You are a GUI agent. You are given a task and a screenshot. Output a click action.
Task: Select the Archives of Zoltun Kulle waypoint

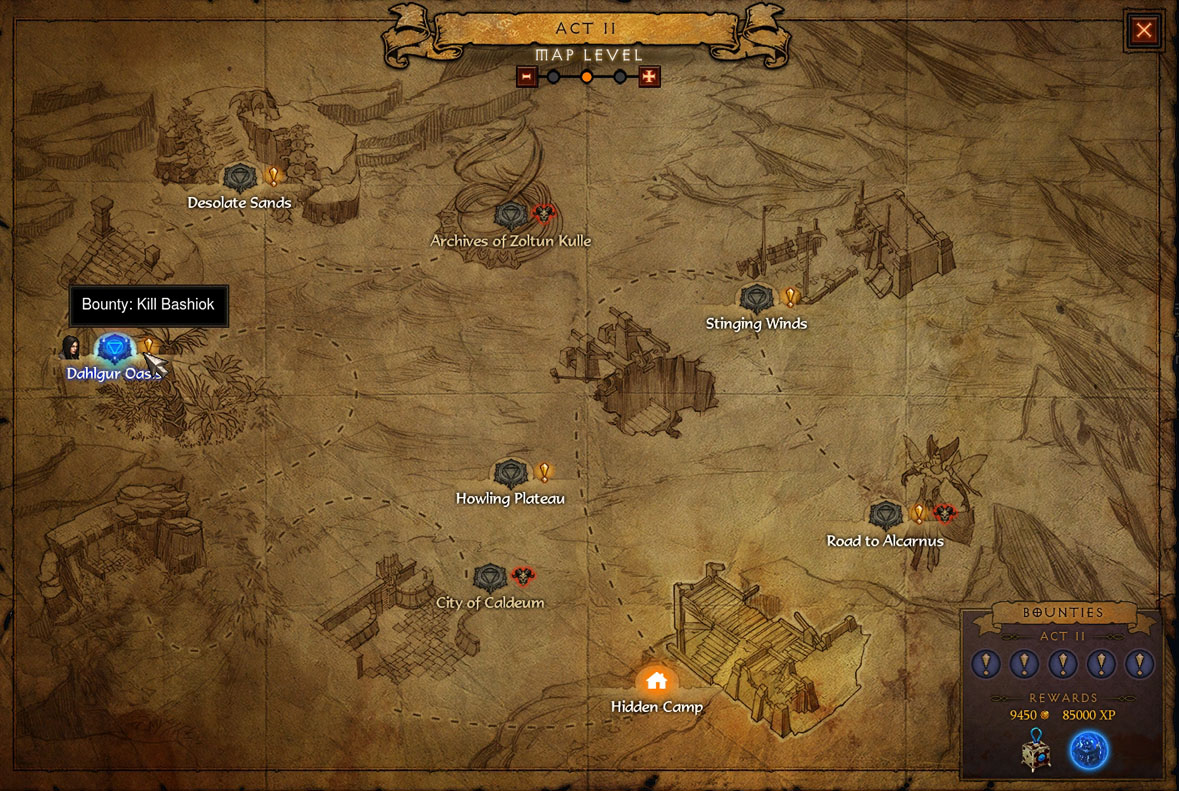click(x=511, y=215)
